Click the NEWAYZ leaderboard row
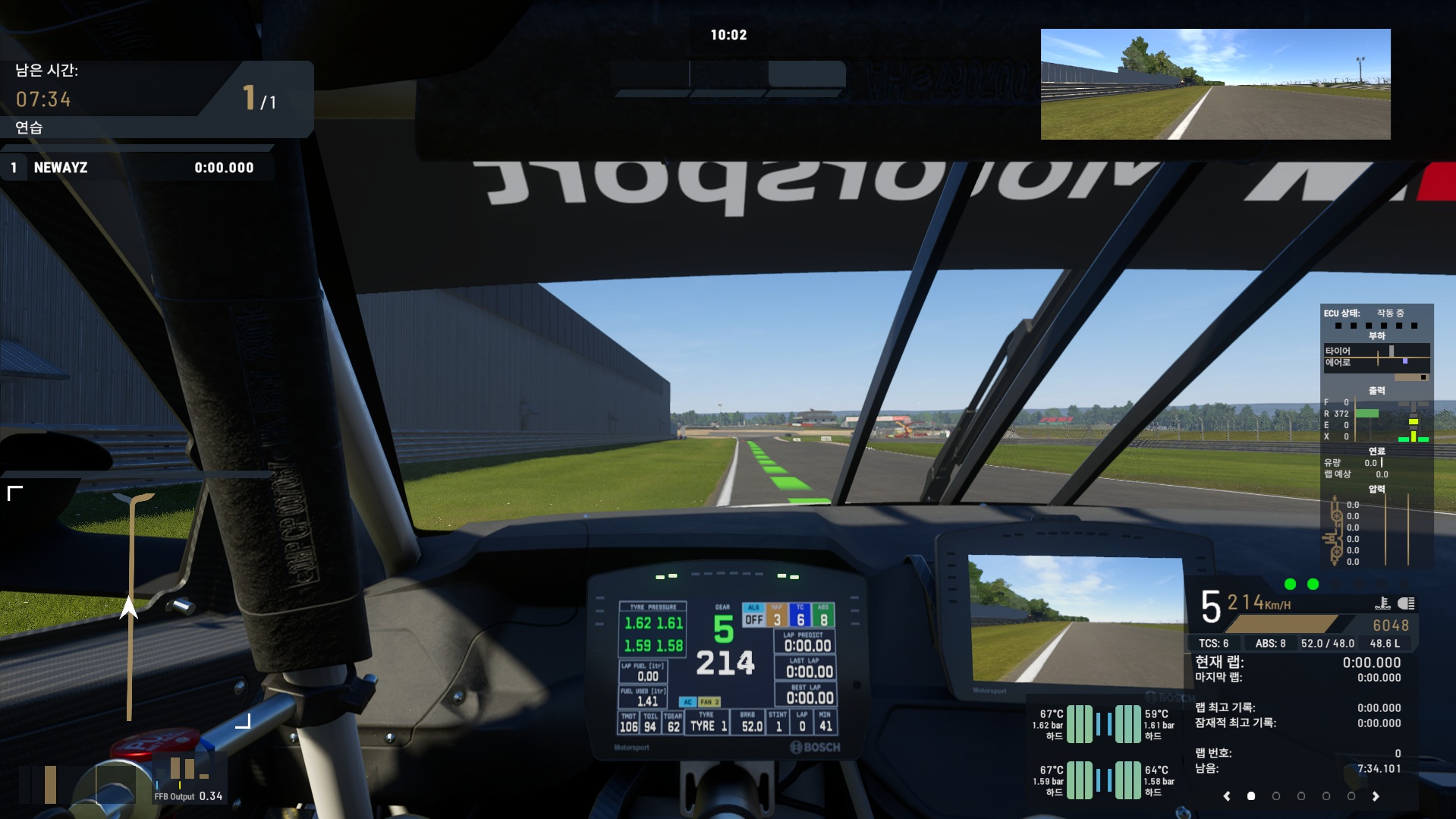 (137, 168)
